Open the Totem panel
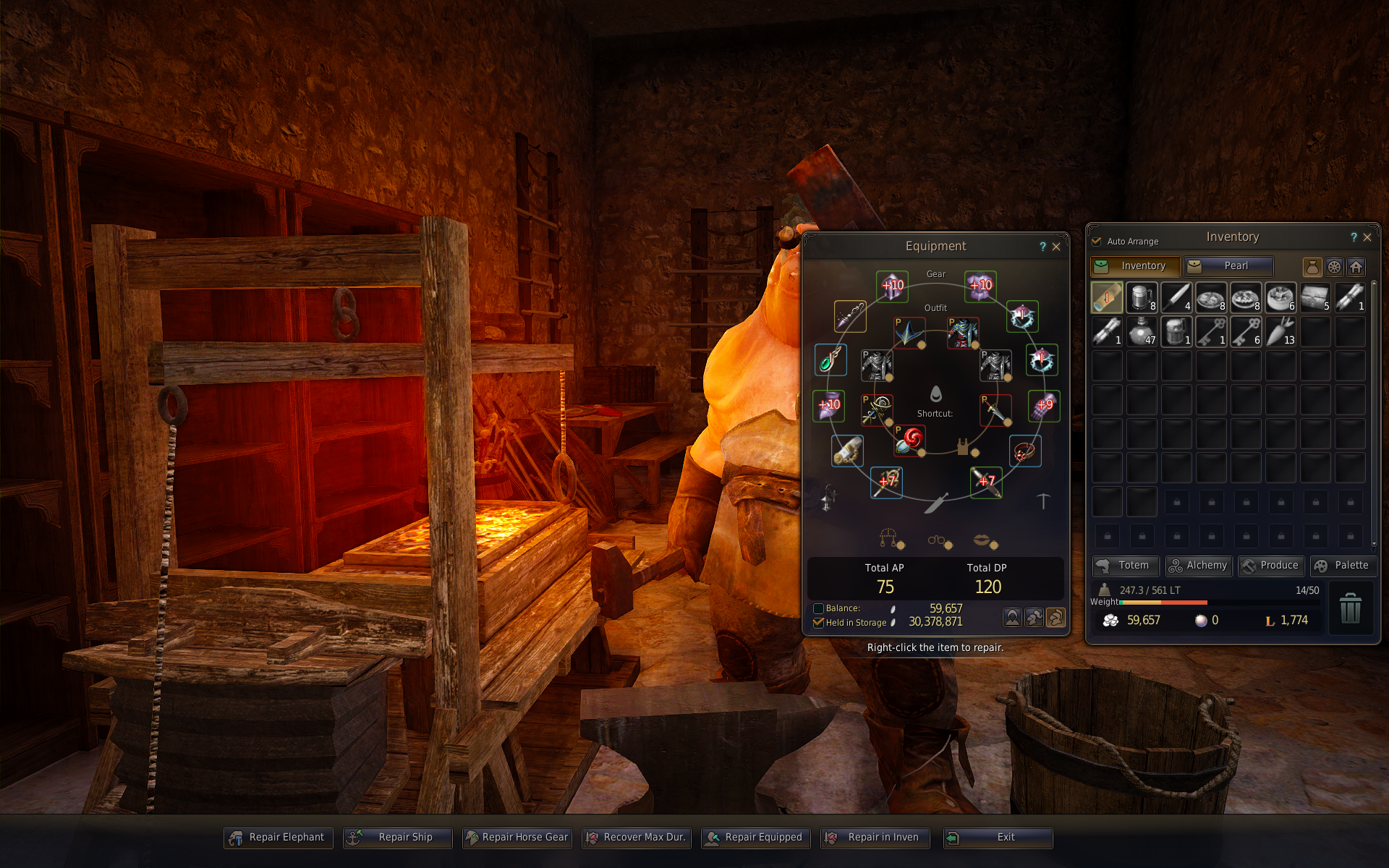 click(x=1126, y=566)
